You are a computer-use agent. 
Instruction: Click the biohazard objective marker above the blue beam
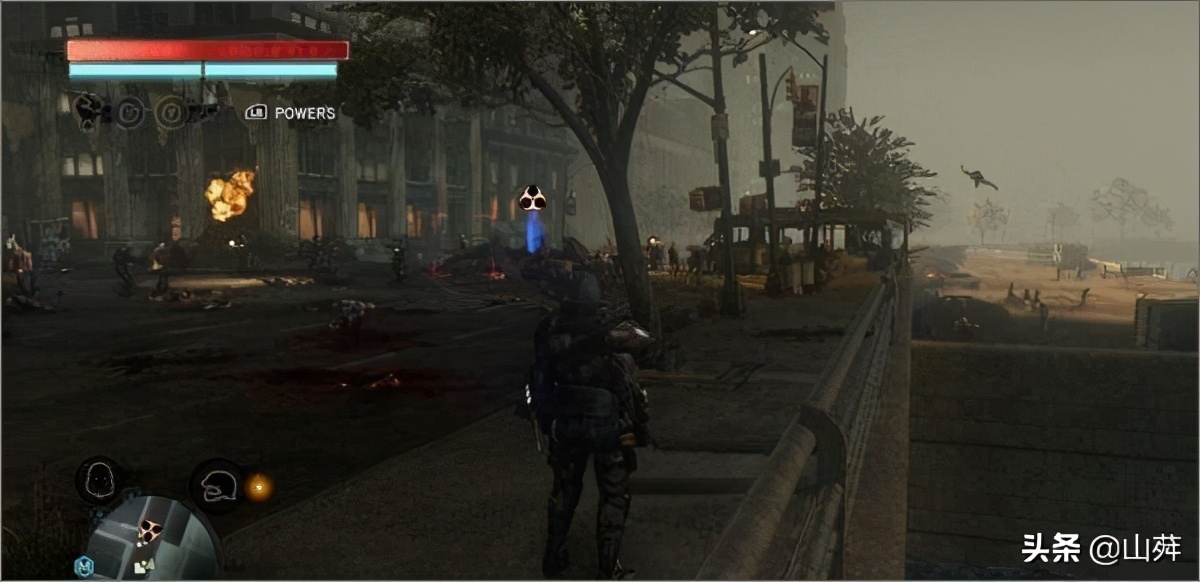532,198
